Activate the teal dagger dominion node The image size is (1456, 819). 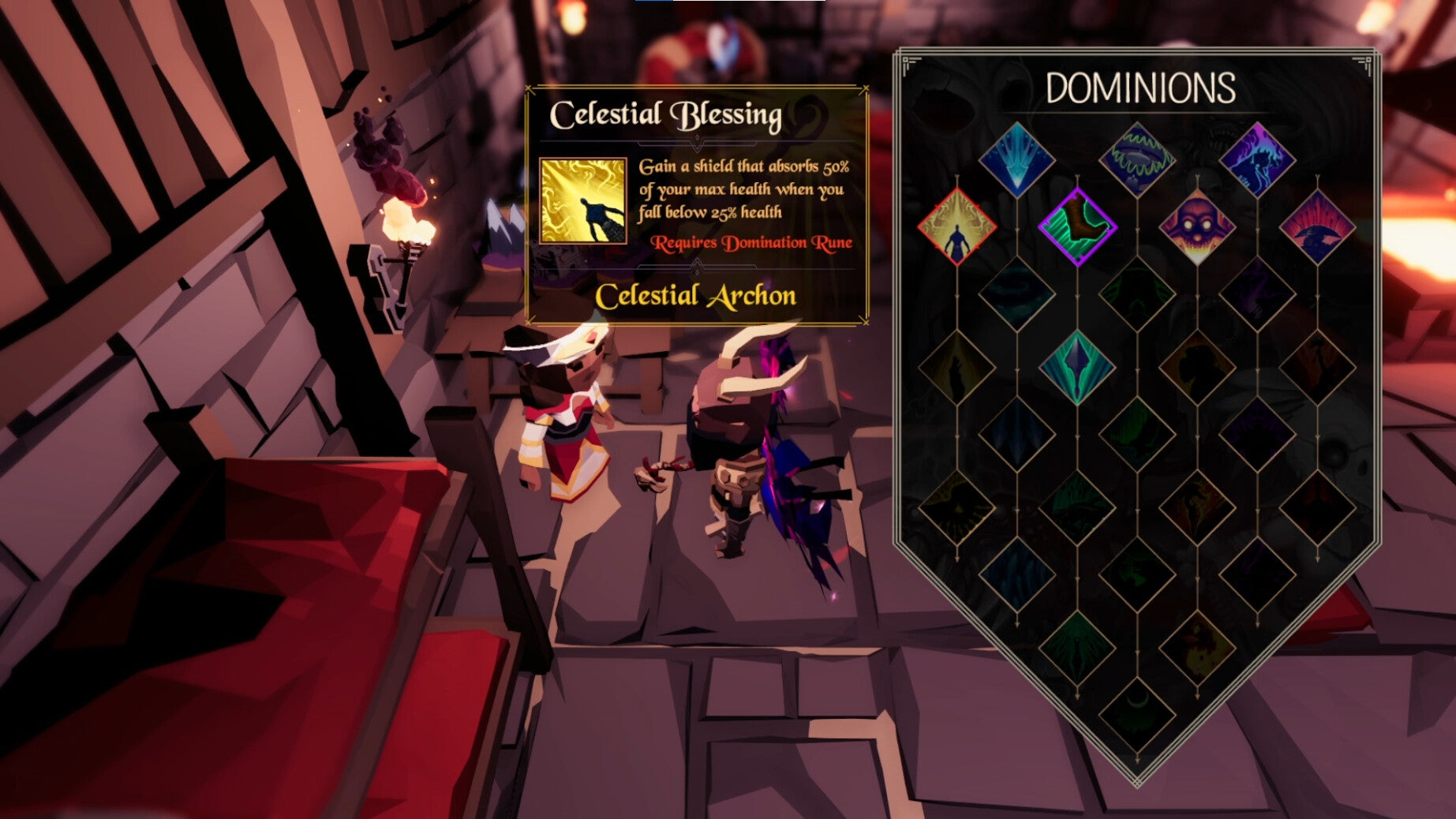click(1079, 367)
